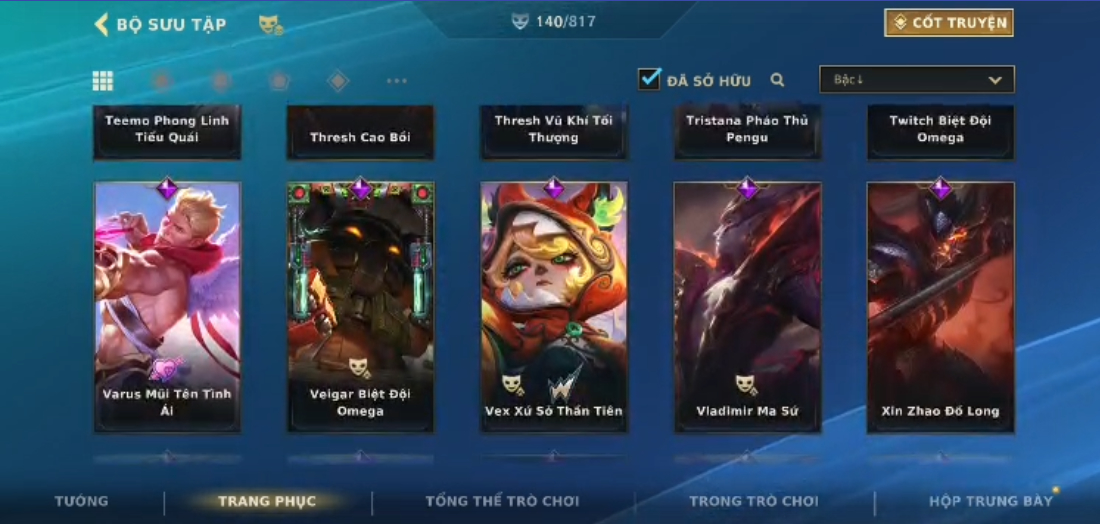Select Tristana Pháo Thủ Pengu skin
1100x524 pixels.
pyautogui.click(x=747, y=130)
